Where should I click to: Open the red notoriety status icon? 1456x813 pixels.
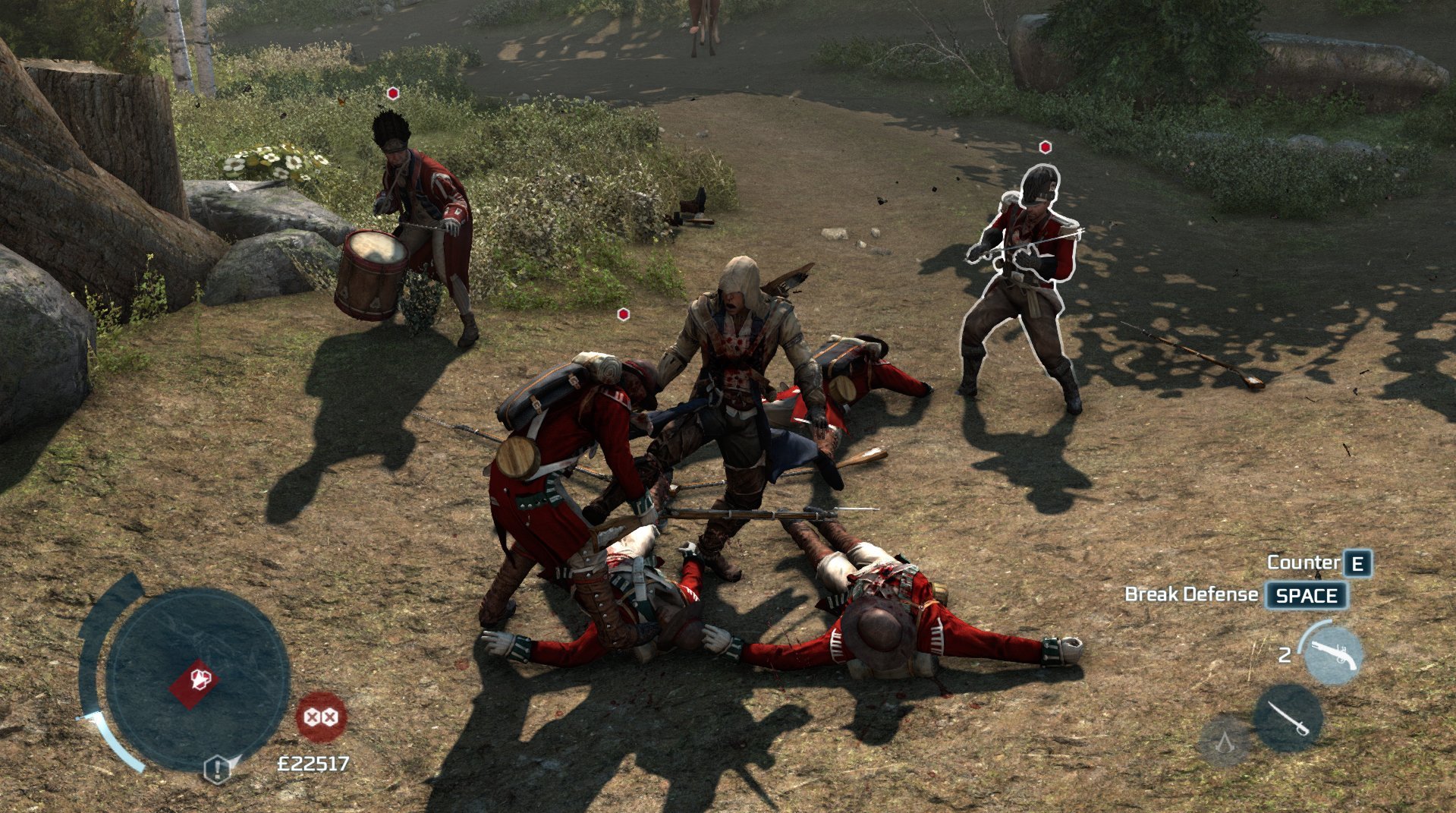click(x=321, y=717)
